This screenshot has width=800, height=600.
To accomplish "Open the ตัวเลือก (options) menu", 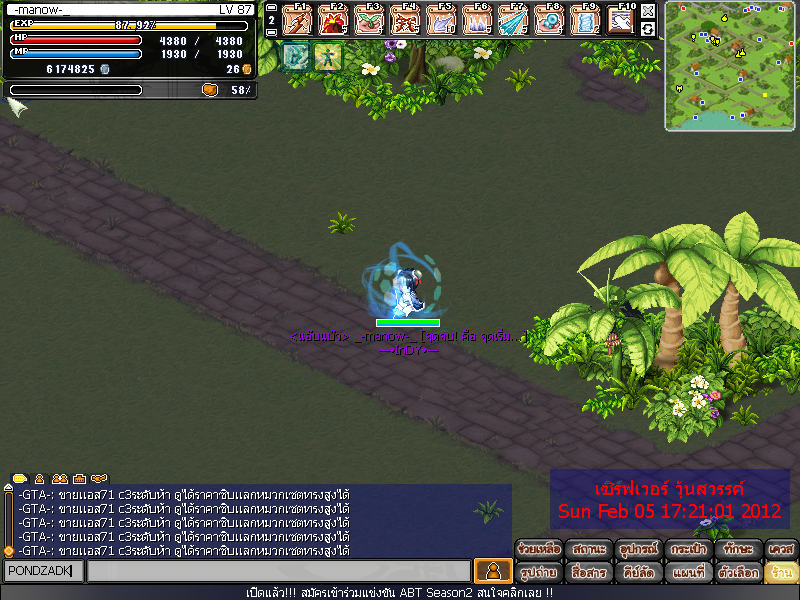I will pos(738,573).
